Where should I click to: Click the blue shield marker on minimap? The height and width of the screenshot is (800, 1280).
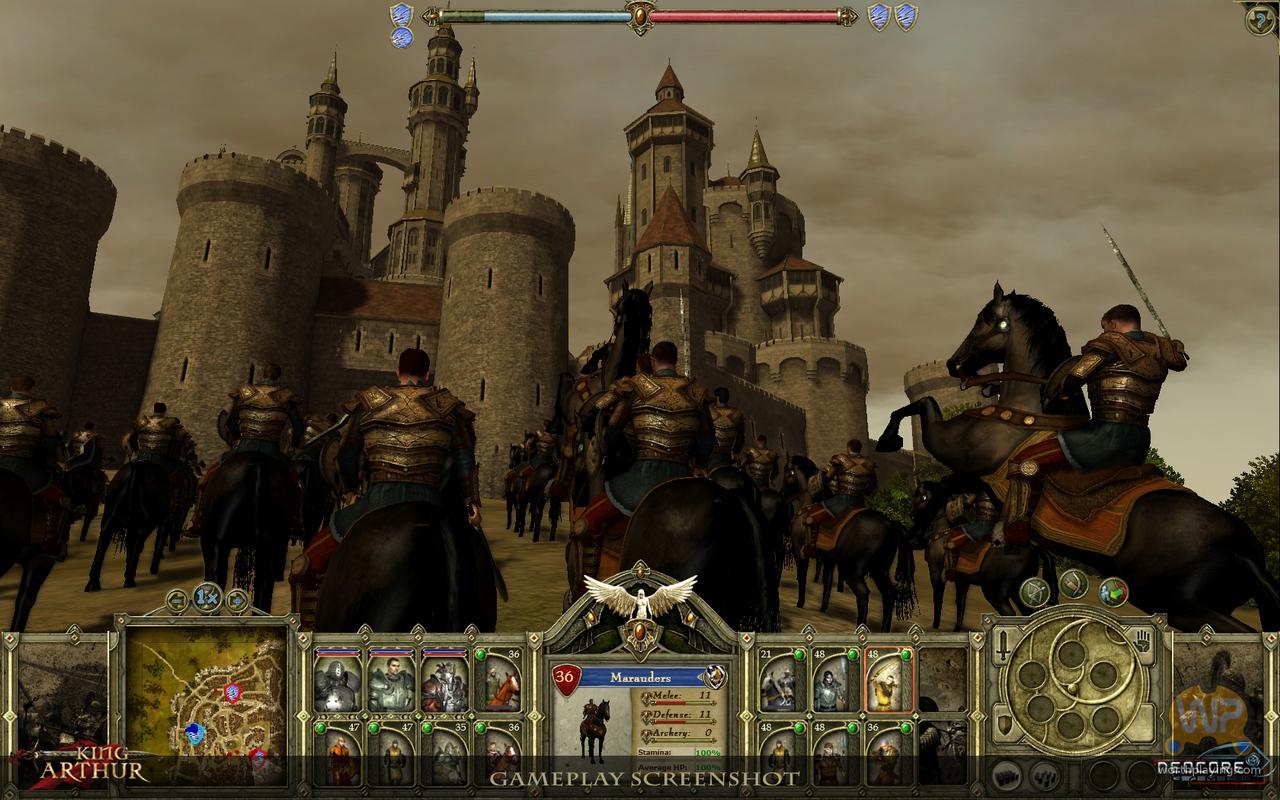click(195, 734)
